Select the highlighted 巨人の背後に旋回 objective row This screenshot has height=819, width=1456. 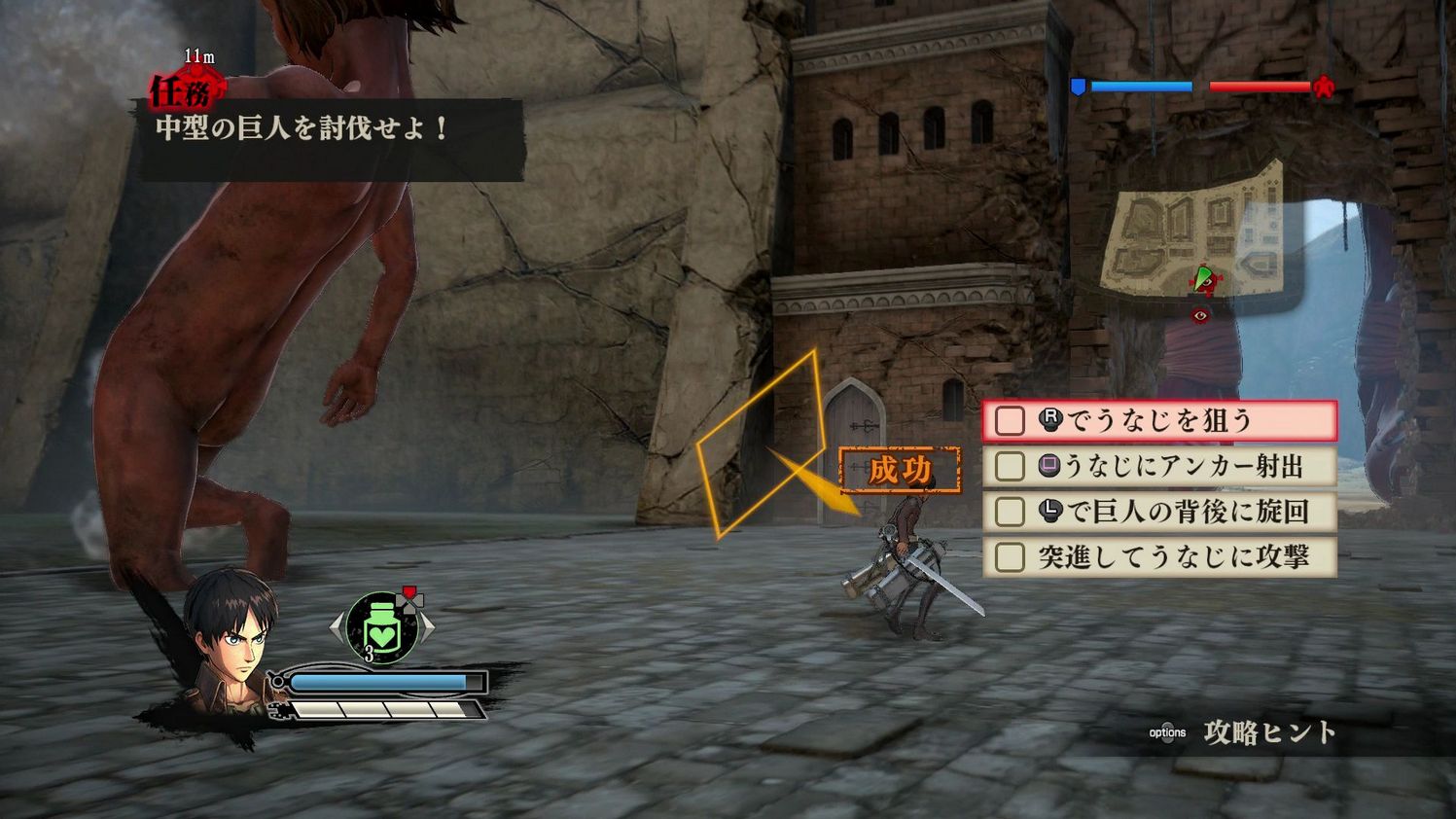point(1157,512)
